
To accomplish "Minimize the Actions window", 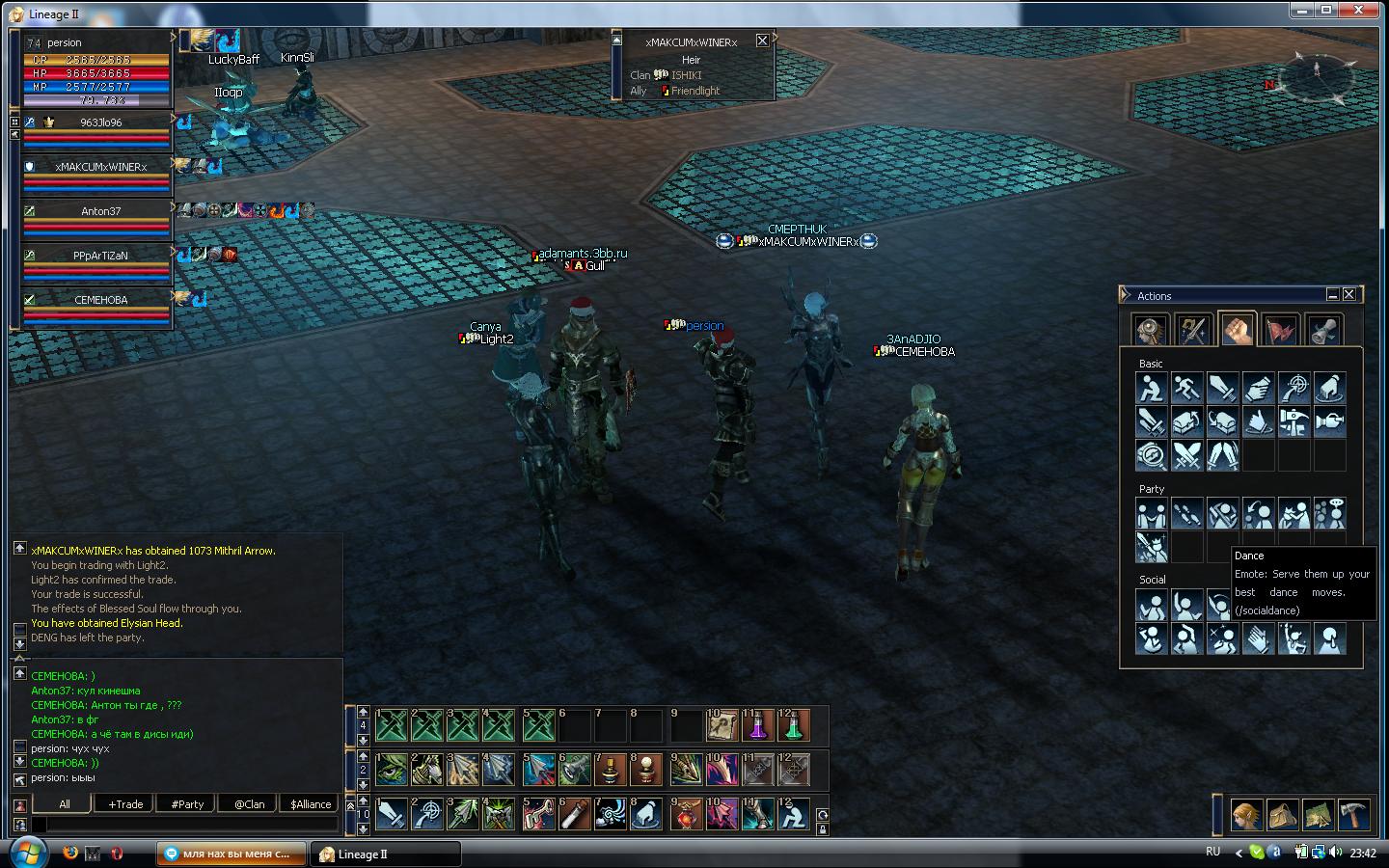I will (x=1332, y=294).
